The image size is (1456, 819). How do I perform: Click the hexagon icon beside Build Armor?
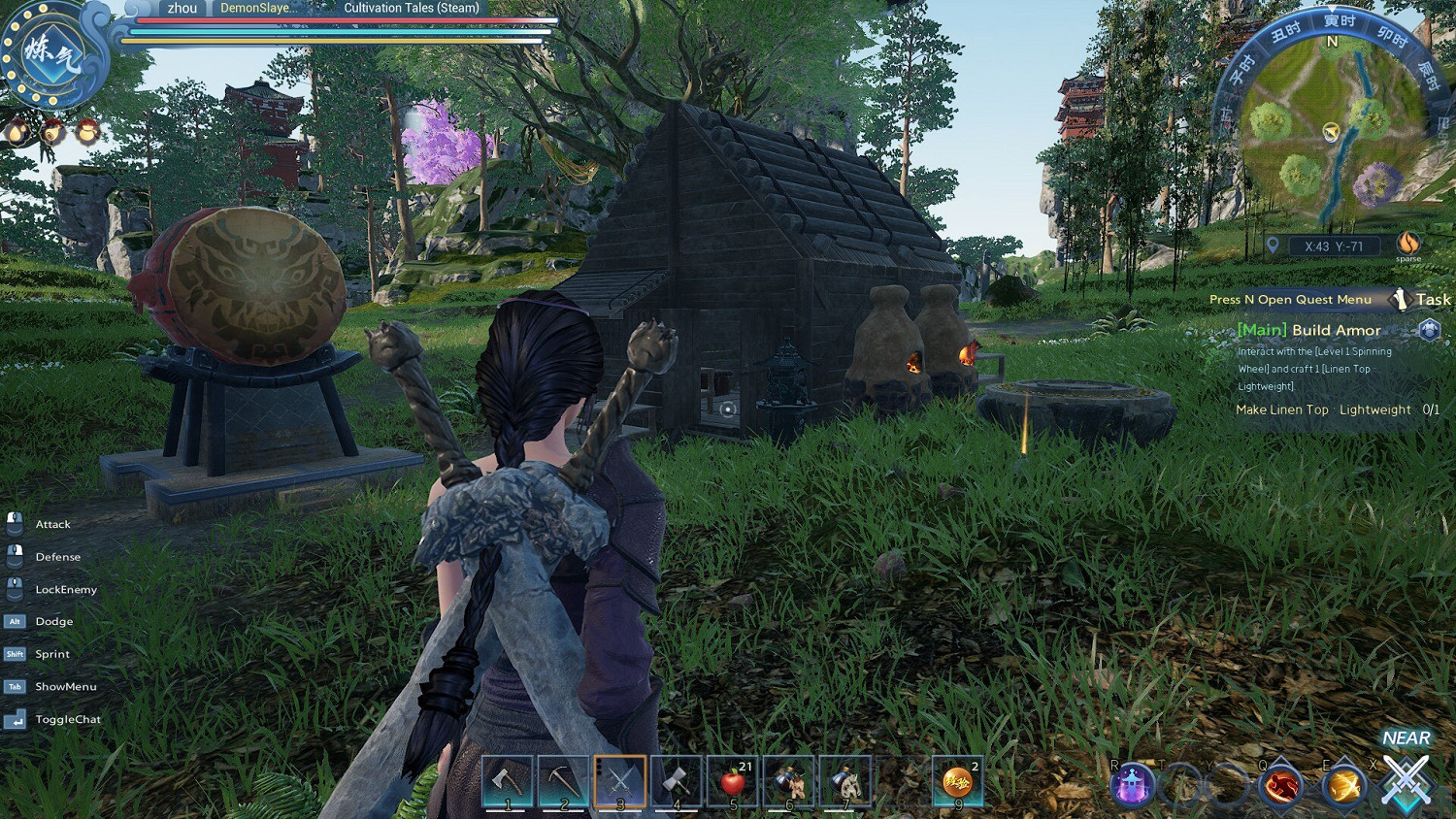coord(1429,330)
